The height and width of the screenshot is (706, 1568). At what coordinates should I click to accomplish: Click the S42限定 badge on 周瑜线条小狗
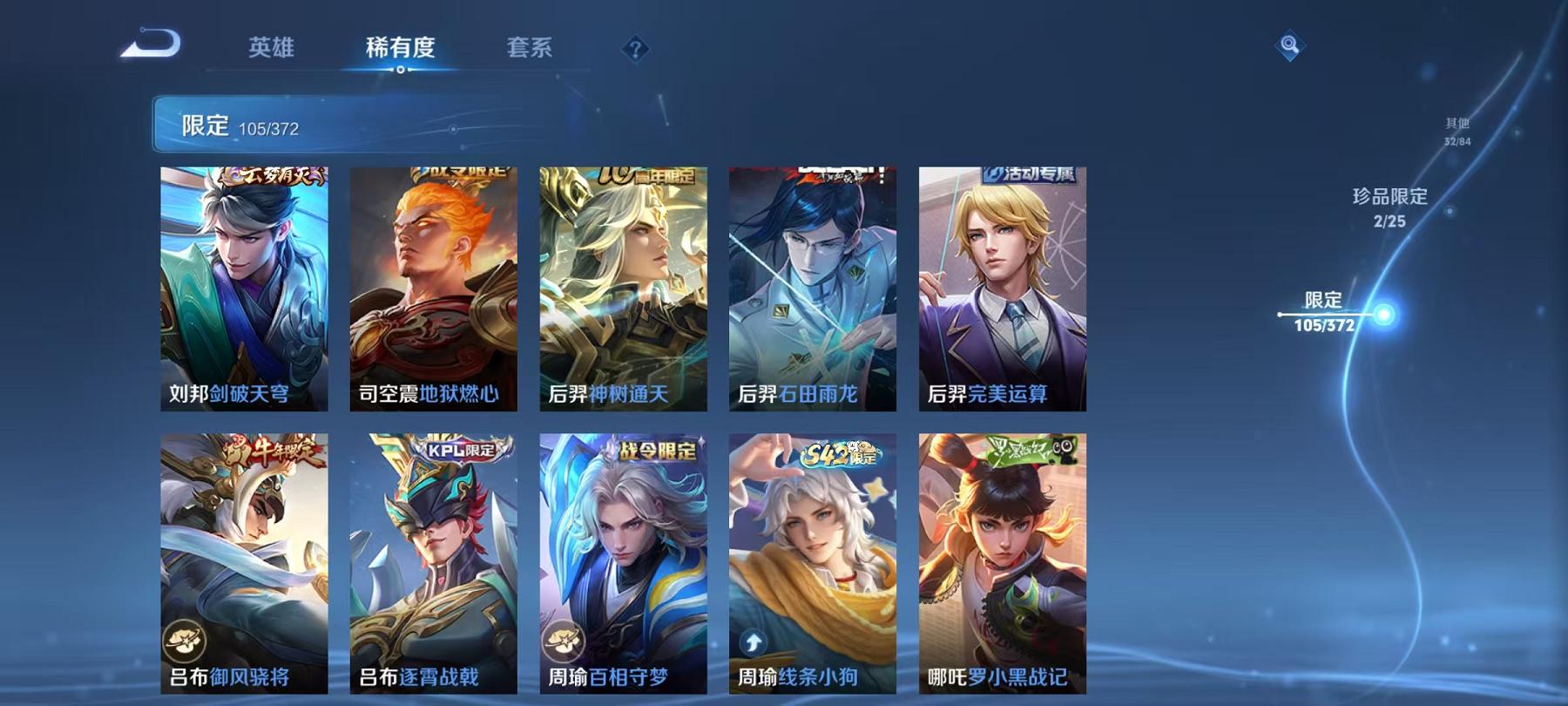point(838,452)
